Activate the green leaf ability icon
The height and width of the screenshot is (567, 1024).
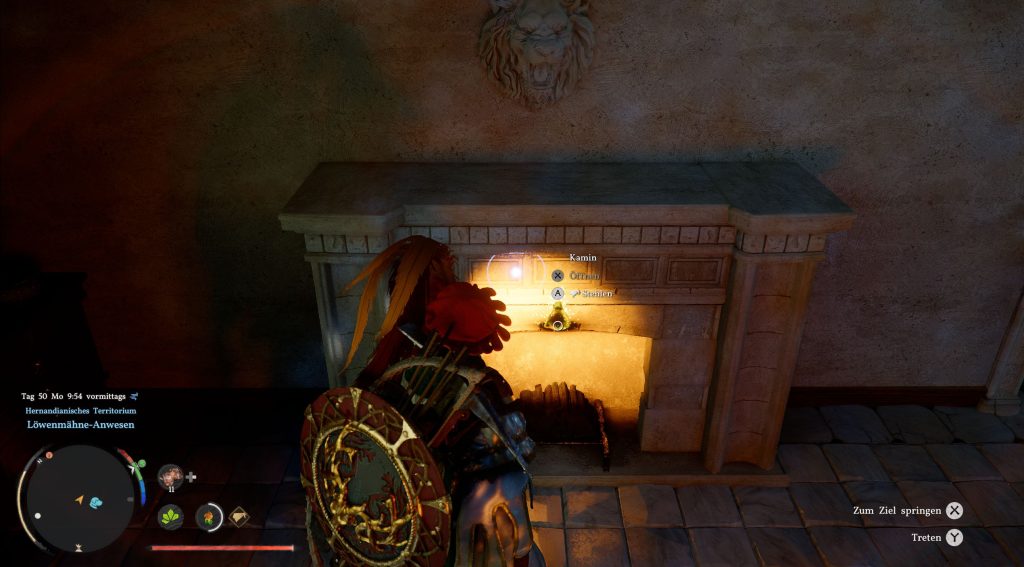(x=170, y=516)
